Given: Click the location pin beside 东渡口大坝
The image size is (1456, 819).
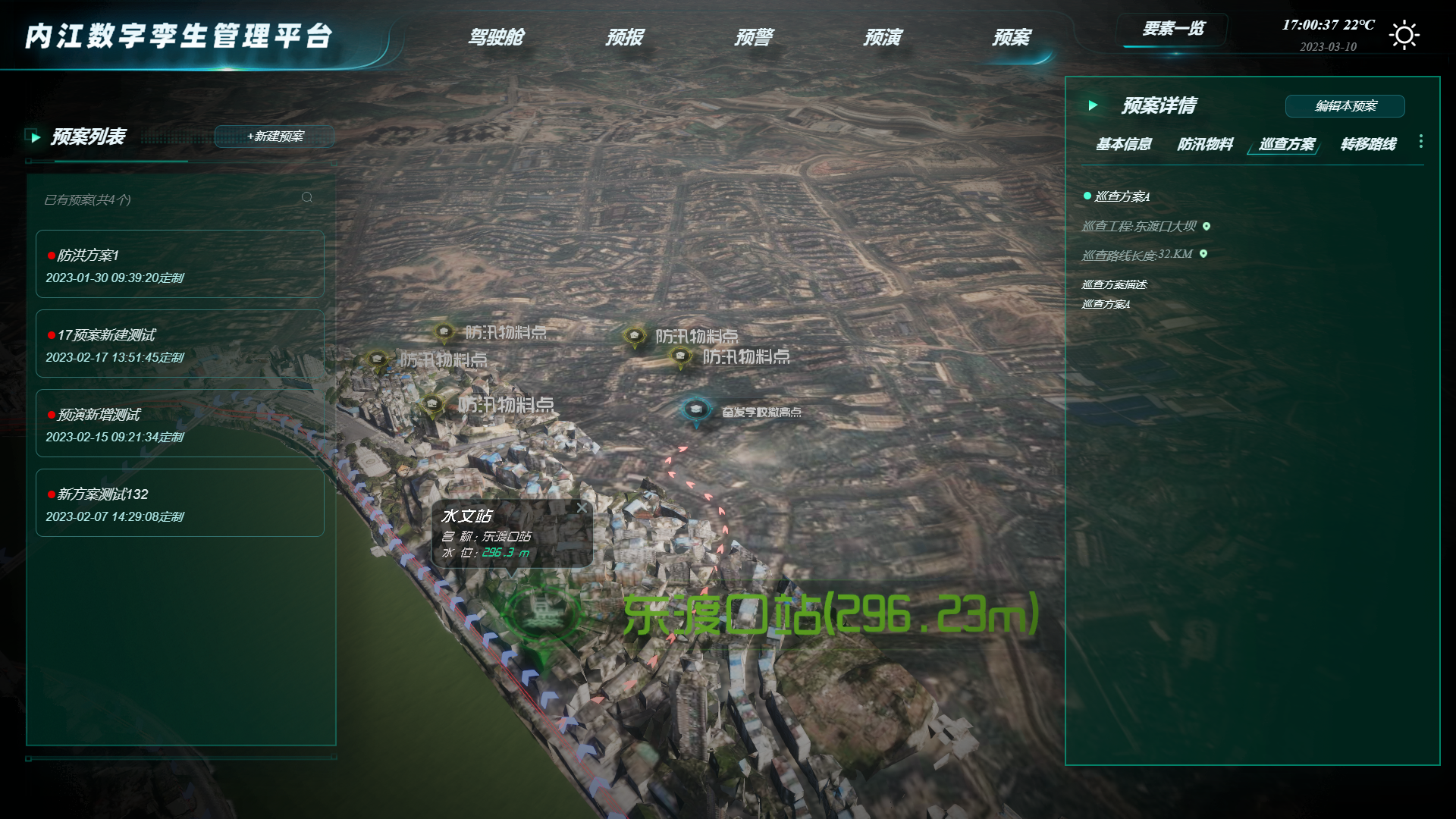Looking at the screenshot, I should click(x=1207, y=226).
